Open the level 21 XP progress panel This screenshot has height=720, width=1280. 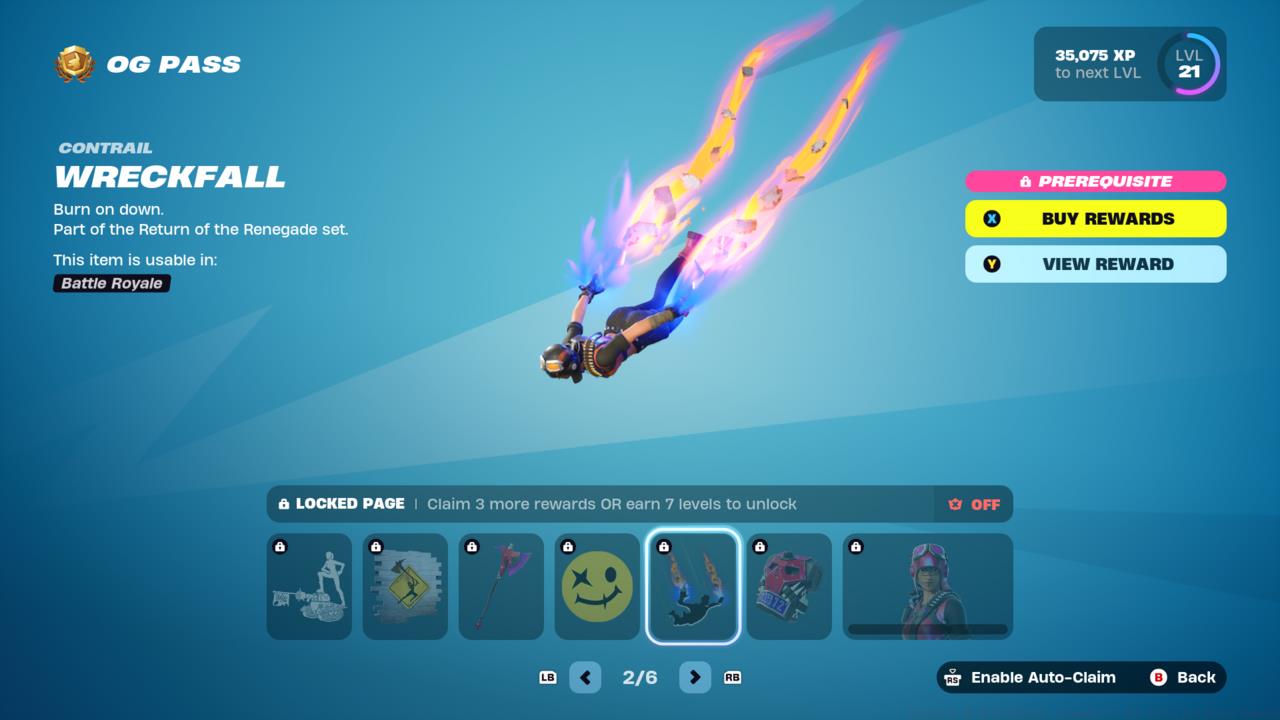tap(1130, 64)
